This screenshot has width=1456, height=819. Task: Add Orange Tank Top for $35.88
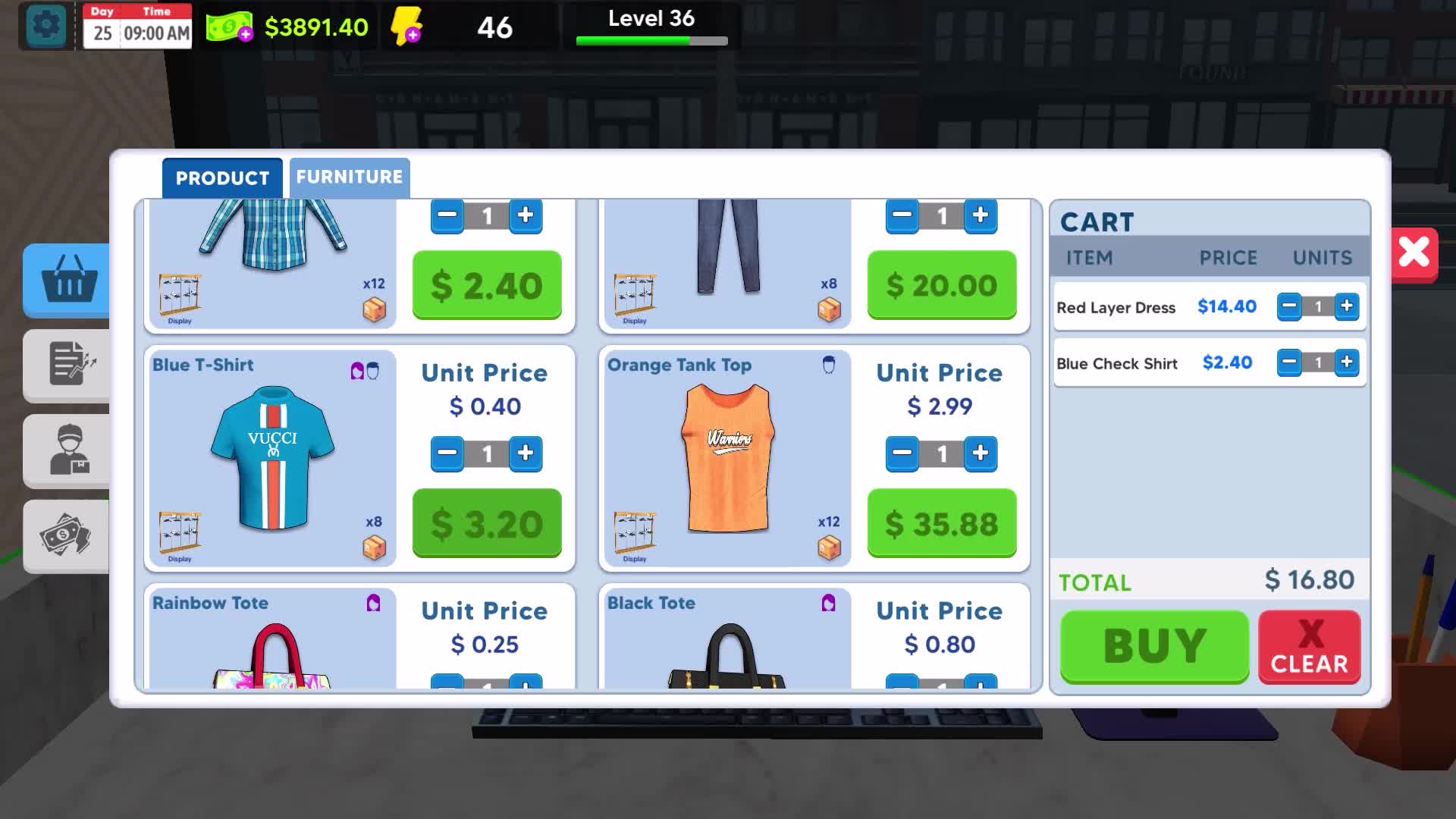[x=941, y=523]
